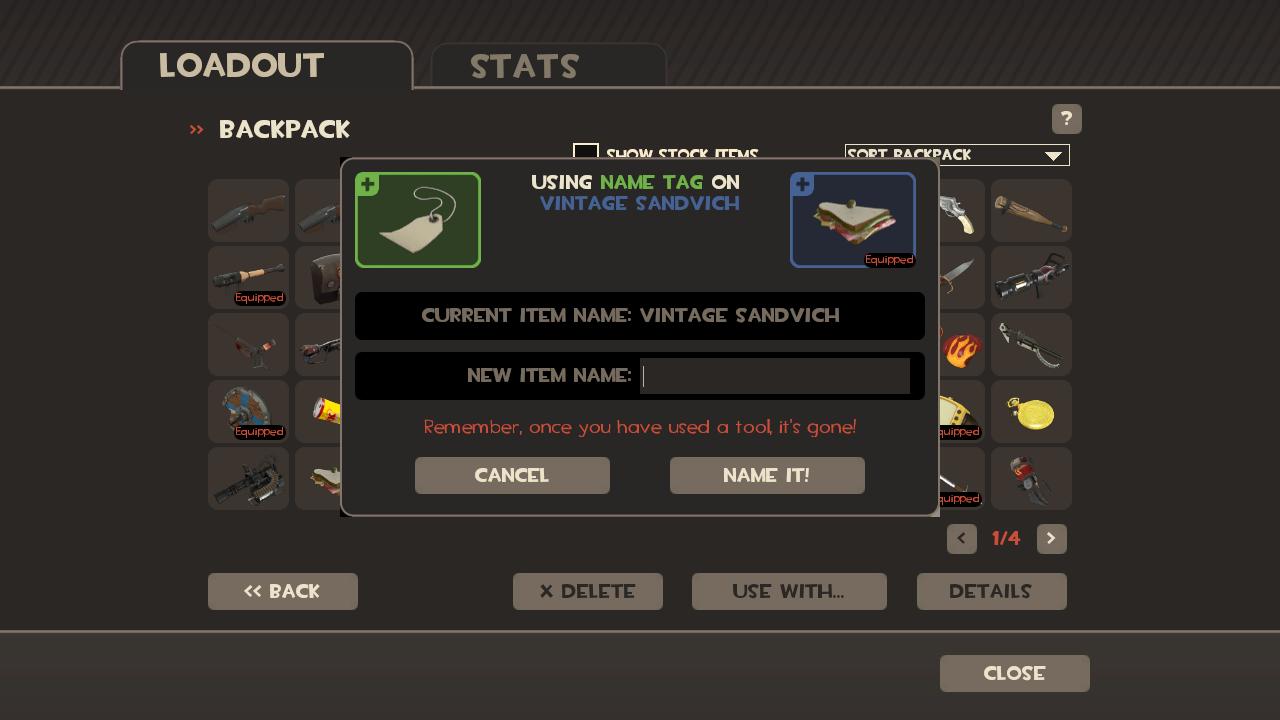The image size is (1280, 720).
Task: Confirm with the Name It! button
Action: point(767,475)
